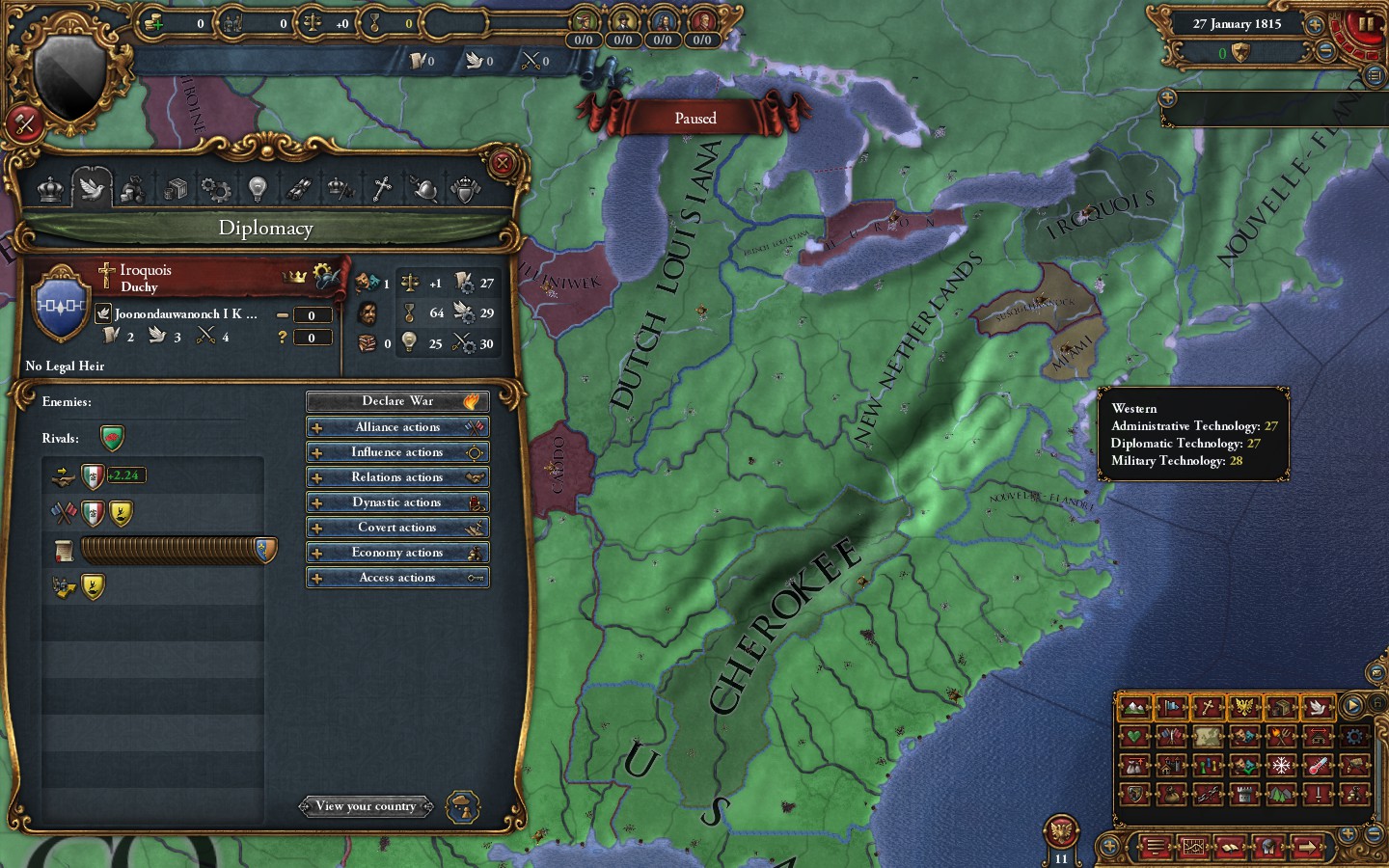Viewport: 1389px width, 868px height.
Task: Click View your country
Action: [x=367, y=806]
